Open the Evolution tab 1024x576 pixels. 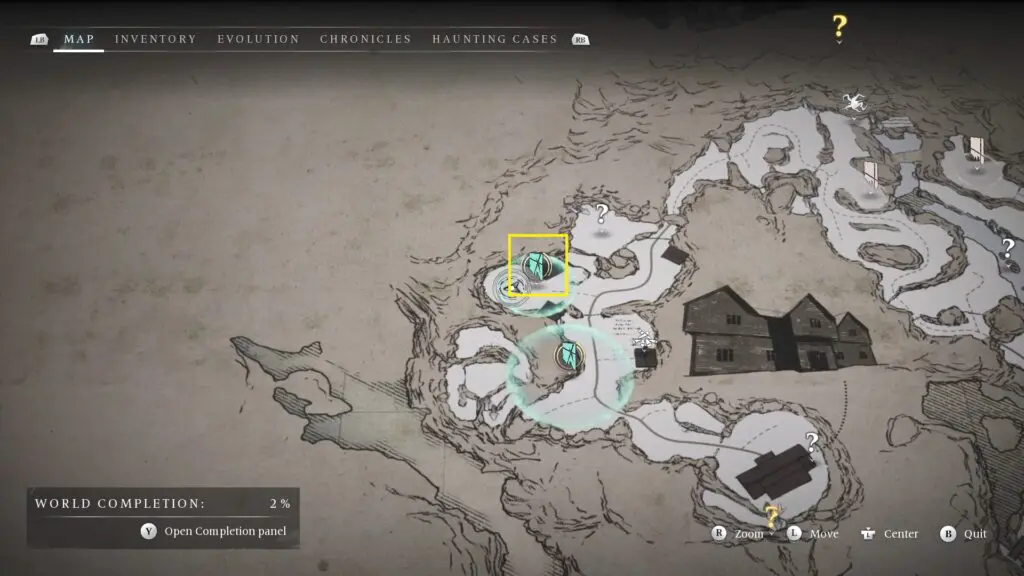coord(258,39)
